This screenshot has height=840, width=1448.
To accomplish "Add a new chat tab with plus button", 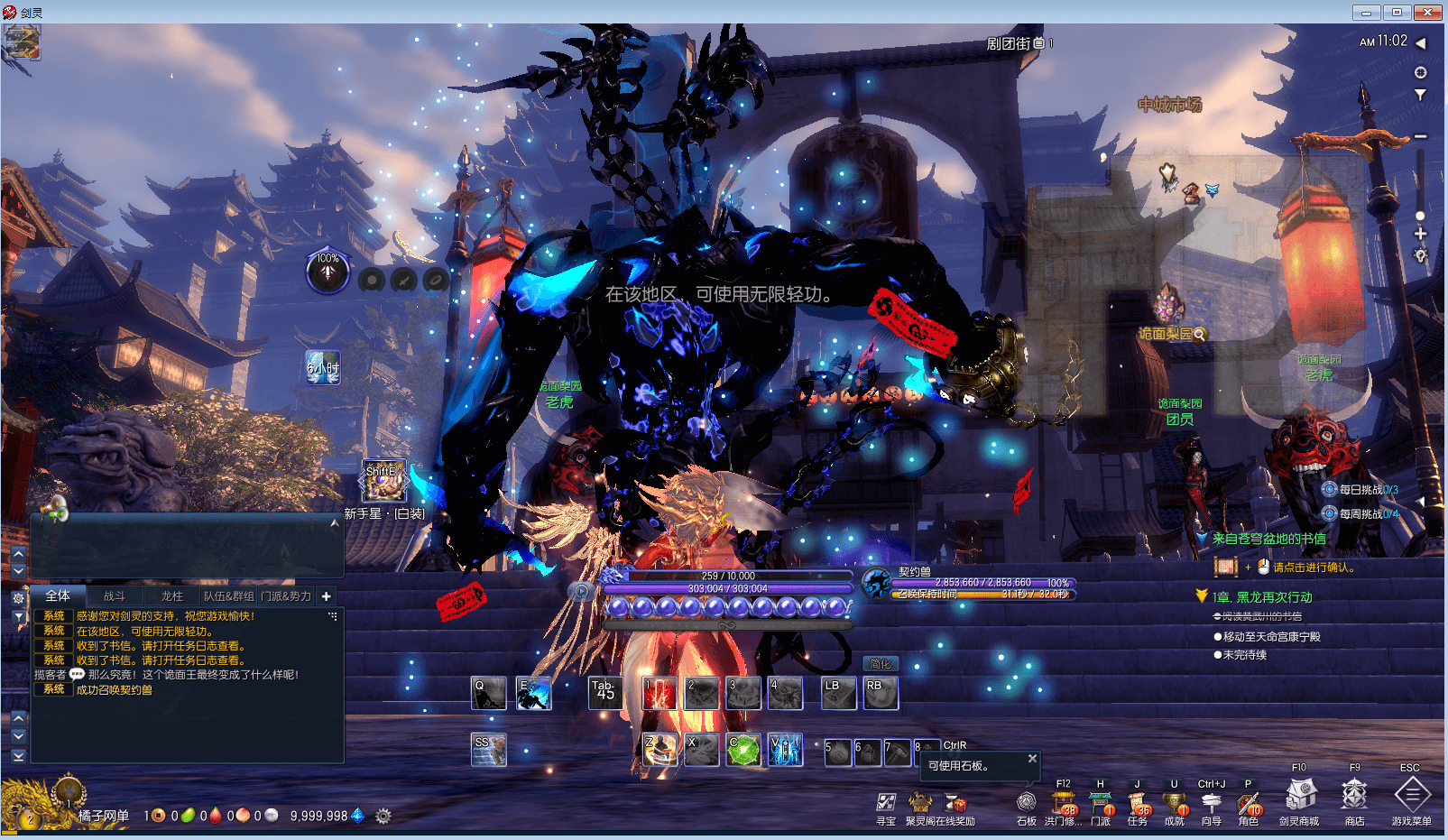I will tap(326, 596).
